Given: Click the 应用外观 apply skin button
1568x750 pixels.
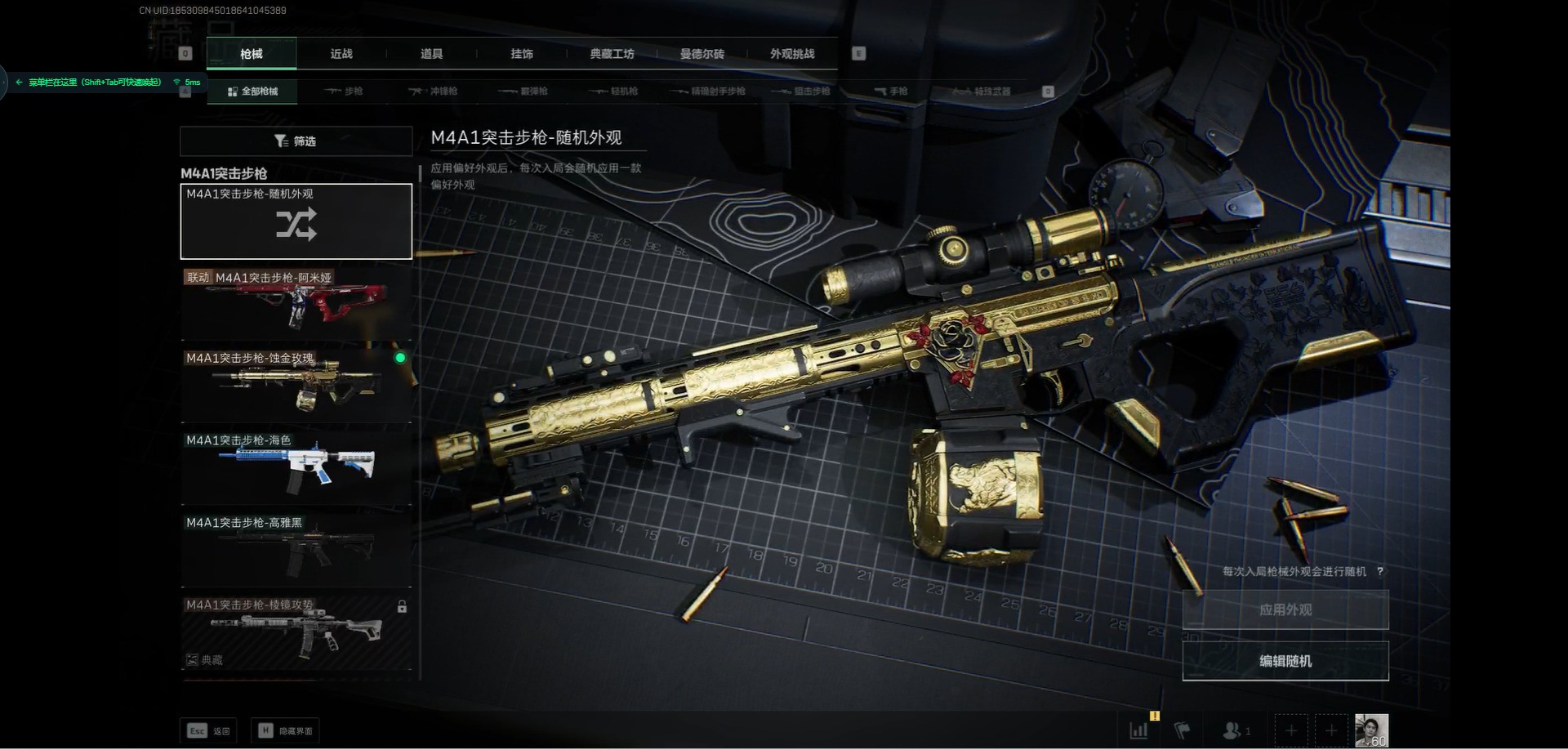Looking at the screenshot, I should coord(1285,609).
